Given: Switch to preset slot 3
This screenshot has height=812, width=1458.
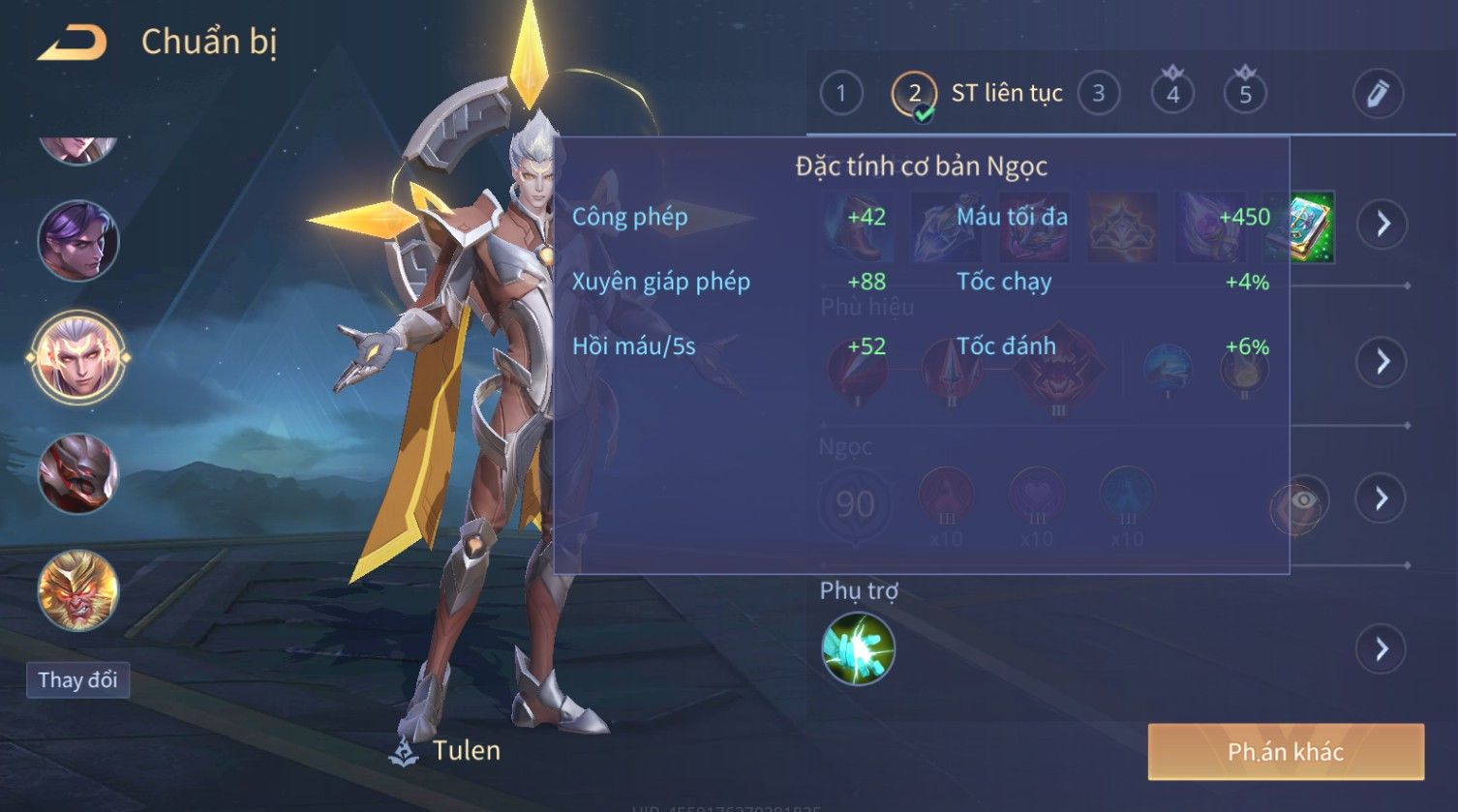Looking at the screenshot, I should pyautogui.click(x=1098, y=94).
